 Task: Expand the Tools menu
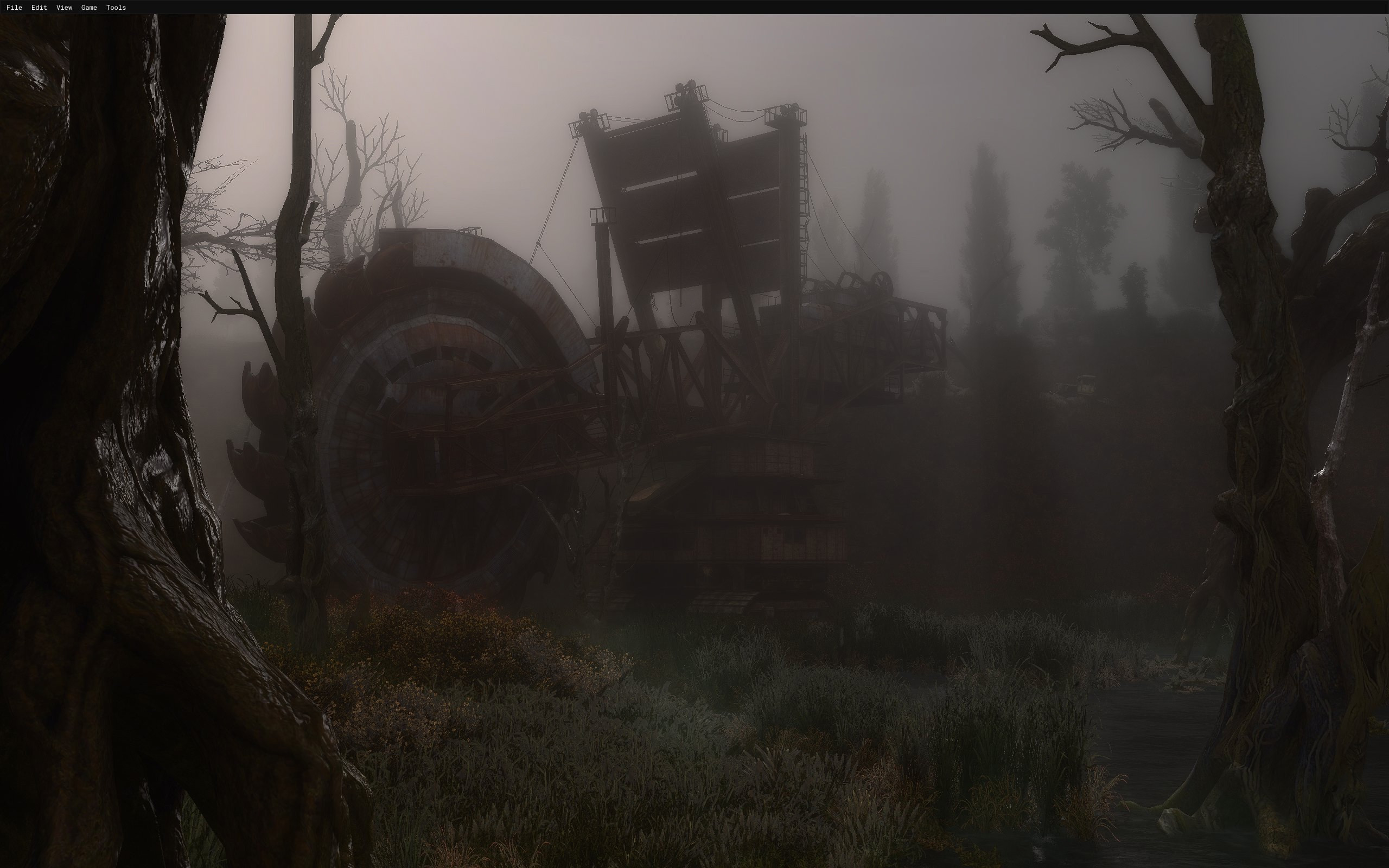(x=116, y=8)
